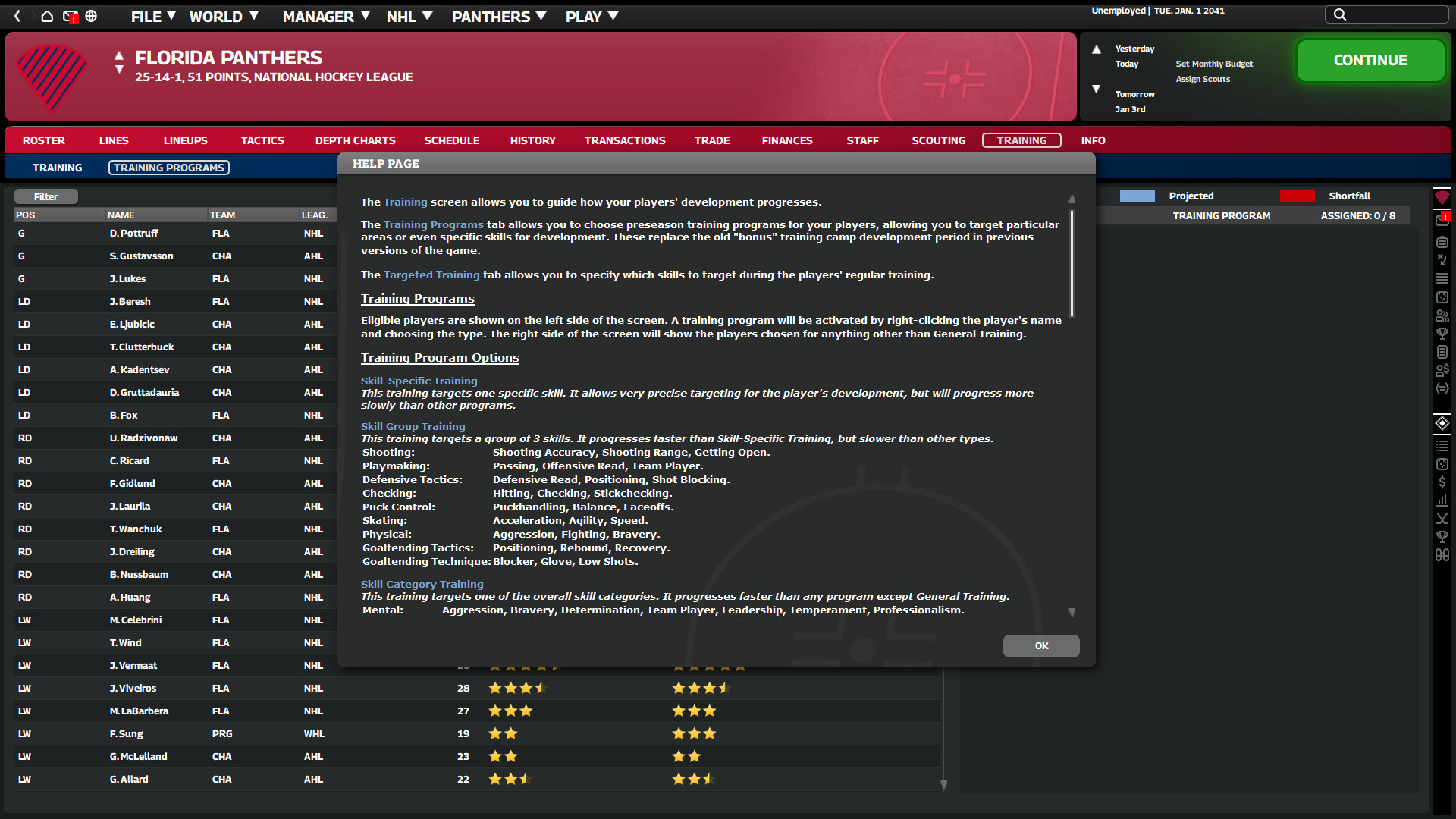Click the Panthers diamond logo atop the right sidebar

(1443, 196)
